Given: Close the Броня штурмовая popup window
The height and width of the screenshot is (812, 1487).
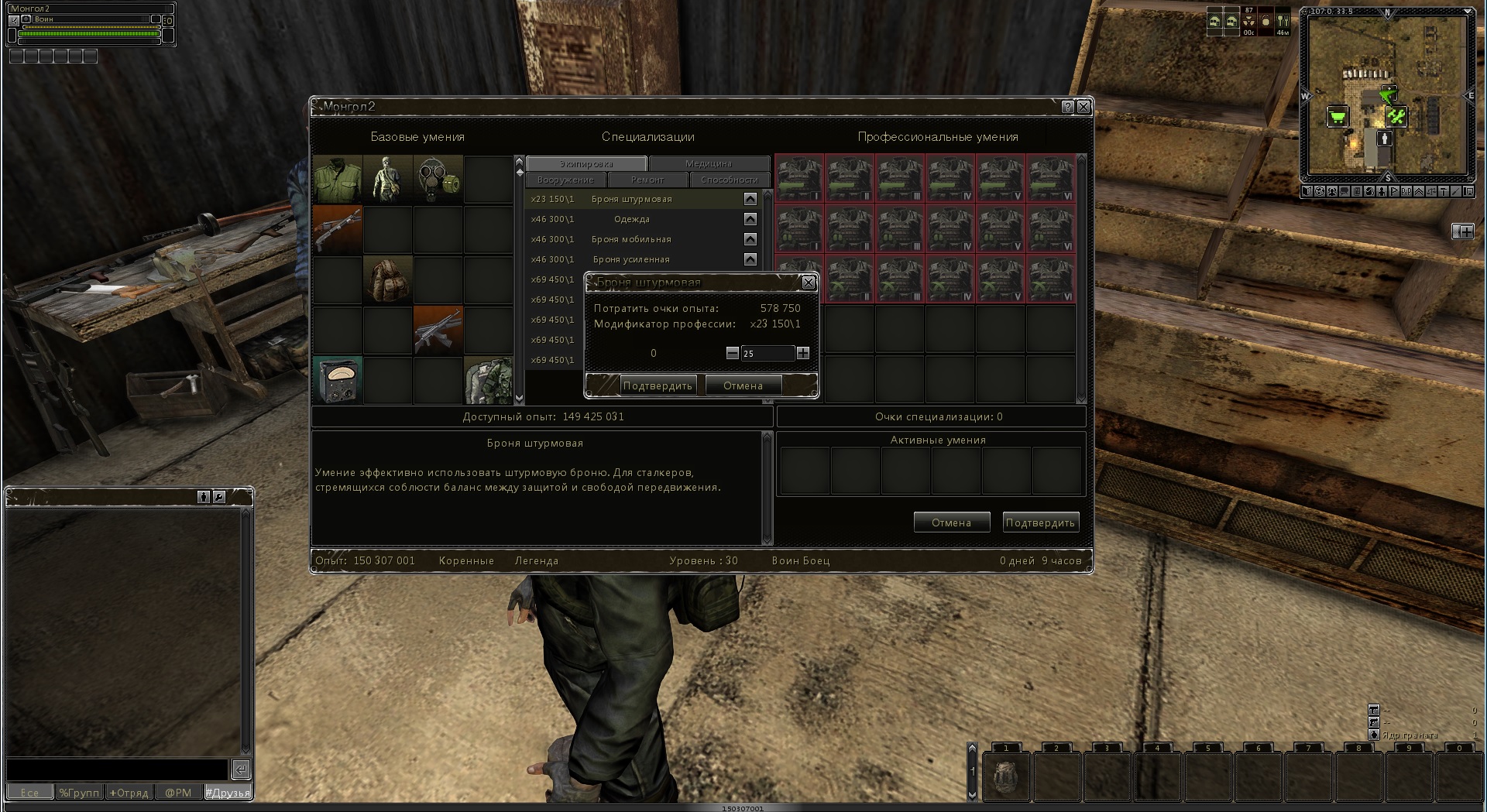Looking at the screenshot, I should coord(809,283).
